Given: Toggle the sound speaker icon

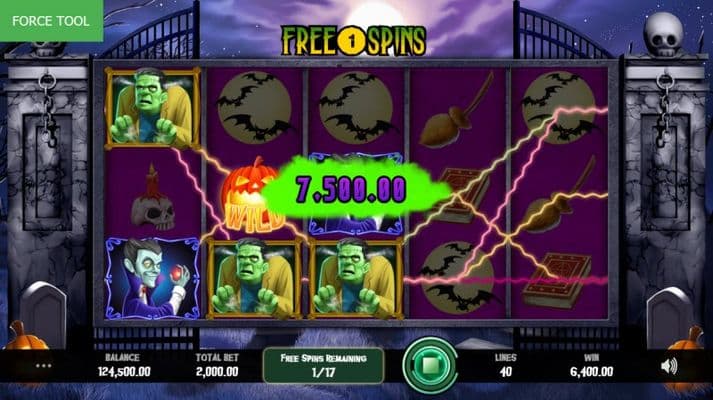Looking at the screenshot, I should pos(669,366).
